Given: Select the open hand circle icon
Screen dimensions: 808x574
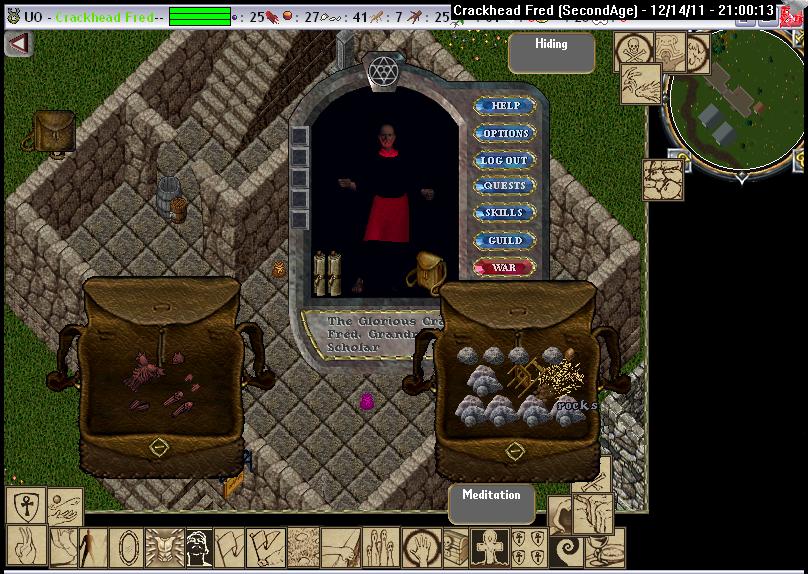Looking at the screenshot, I should (422, 548).
